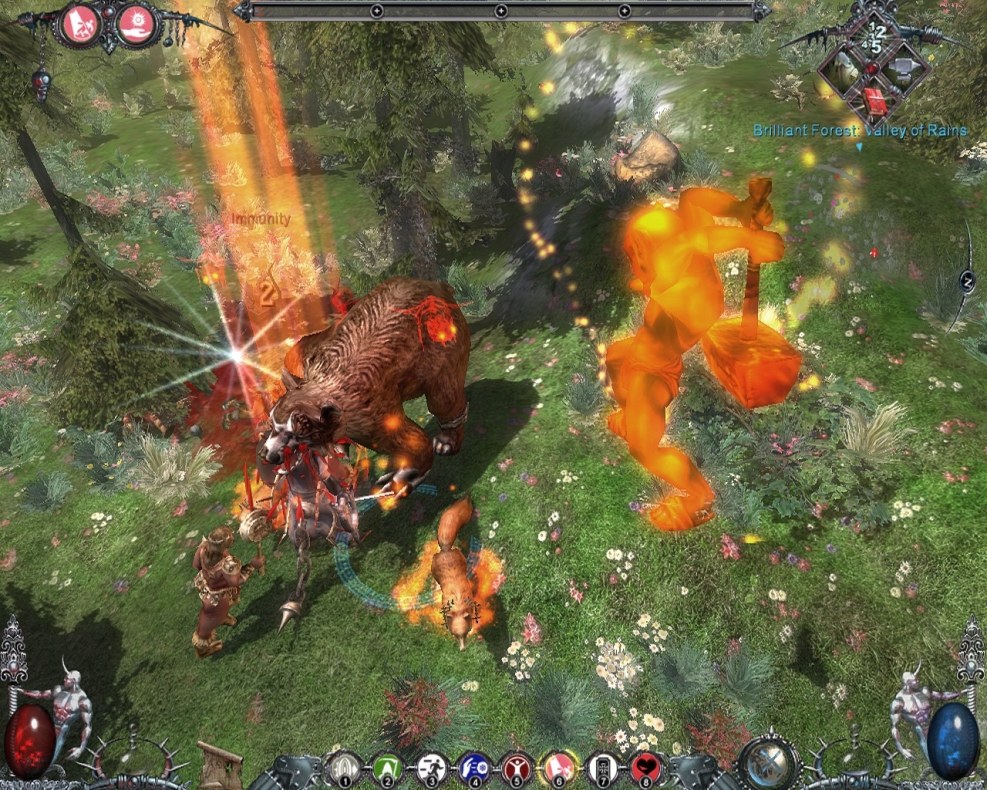Trigger the blue hand combat art in slot 4
This screenshot has width=987, height=790.
[x=473, y=768]
